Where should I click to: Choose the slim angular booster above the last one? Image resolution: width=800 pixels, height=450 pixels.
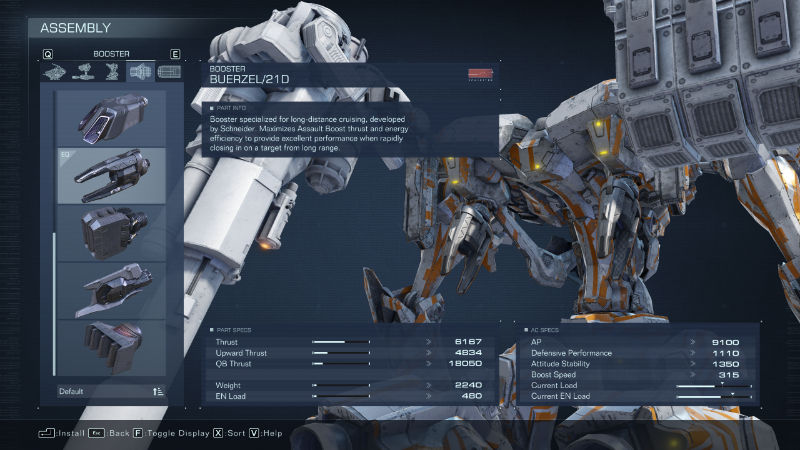click(x=111, y=290)
